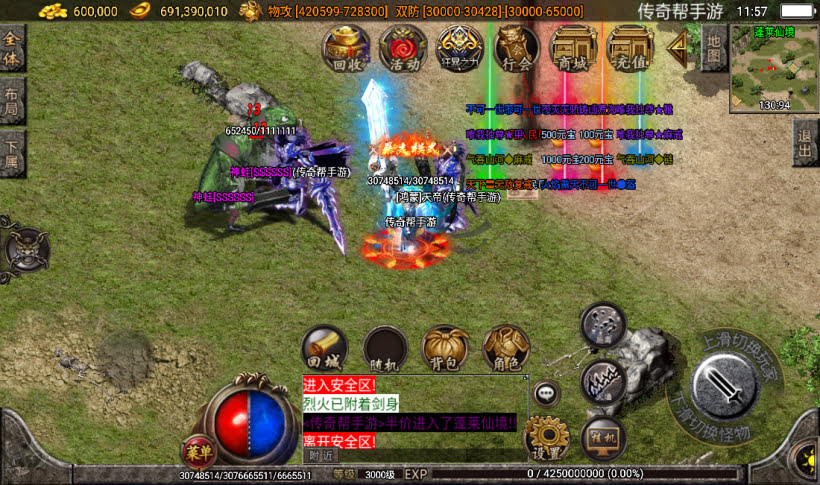820x485 pixels.
Task: Select the 全体 tab on the left
Action: click(12, 47)
